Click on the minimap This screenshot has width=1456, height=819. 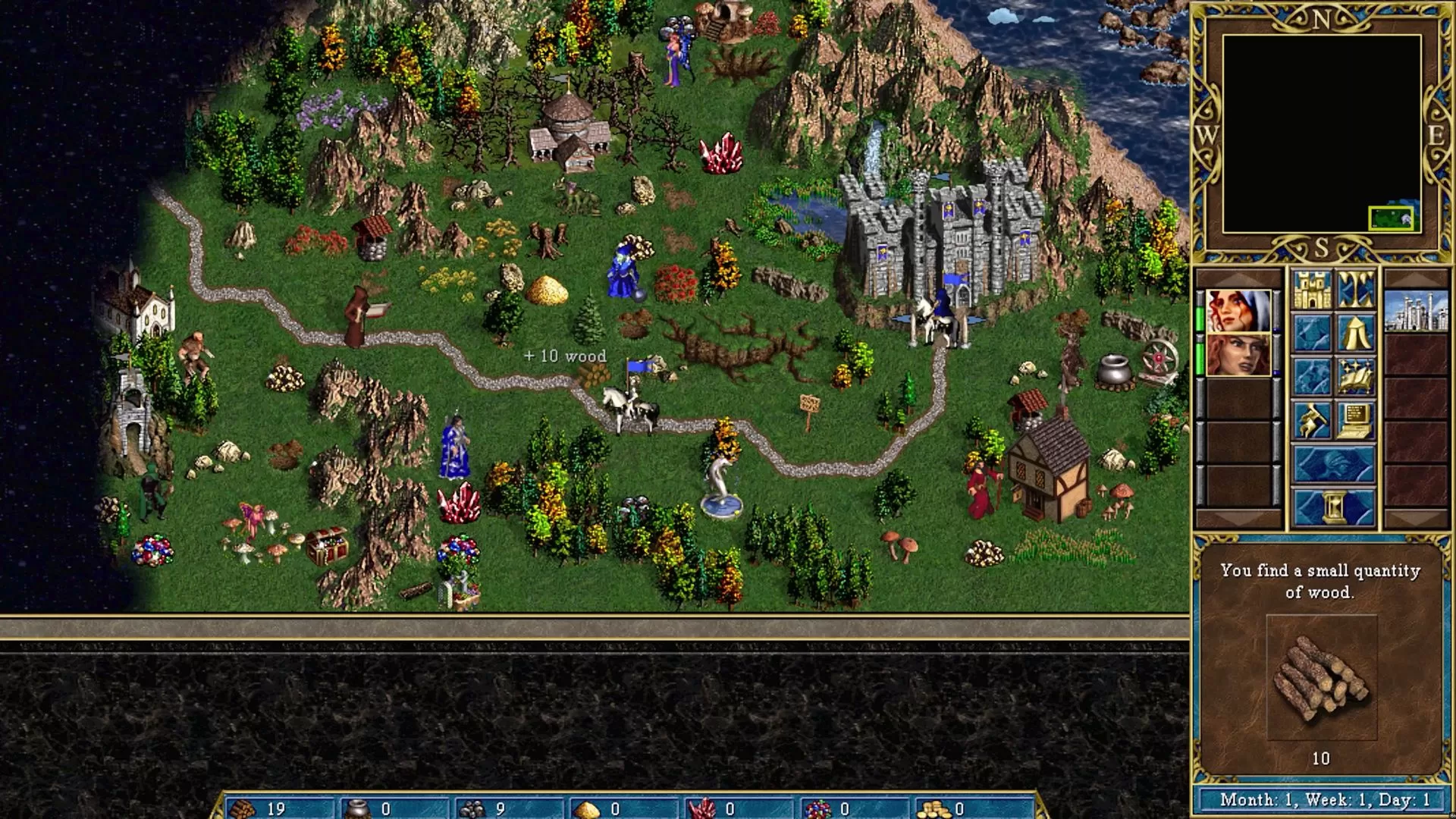[1321, 133]
